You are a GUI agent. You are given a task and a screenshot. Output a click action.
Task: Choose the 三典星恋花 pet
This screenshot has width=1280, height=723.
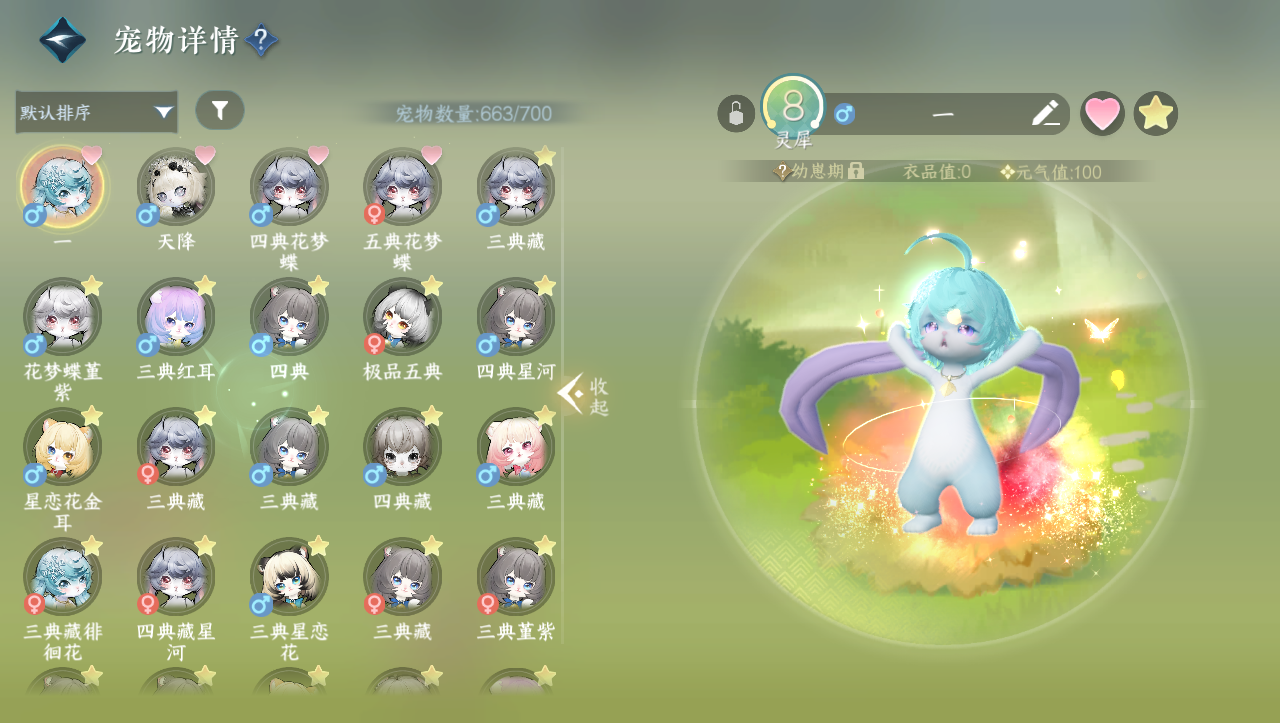click(289, 578)
